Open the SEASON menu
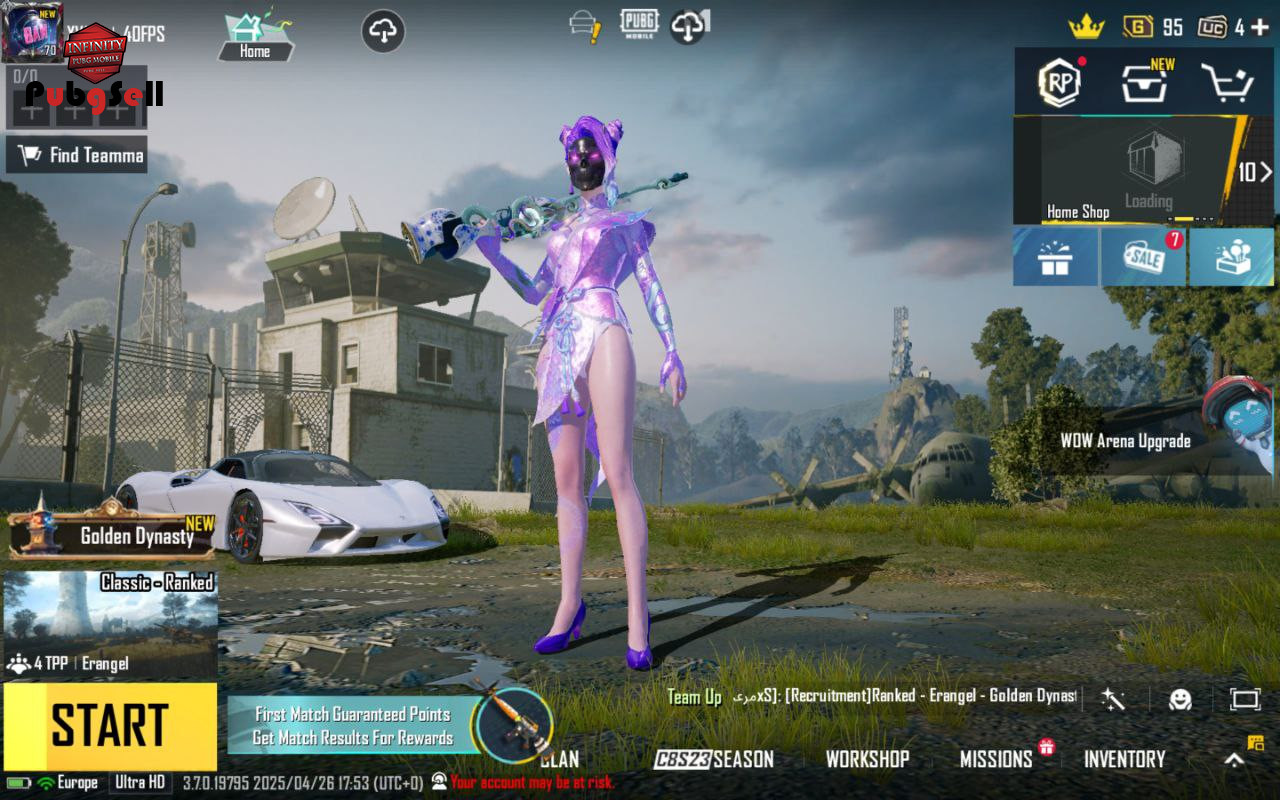 714,759
